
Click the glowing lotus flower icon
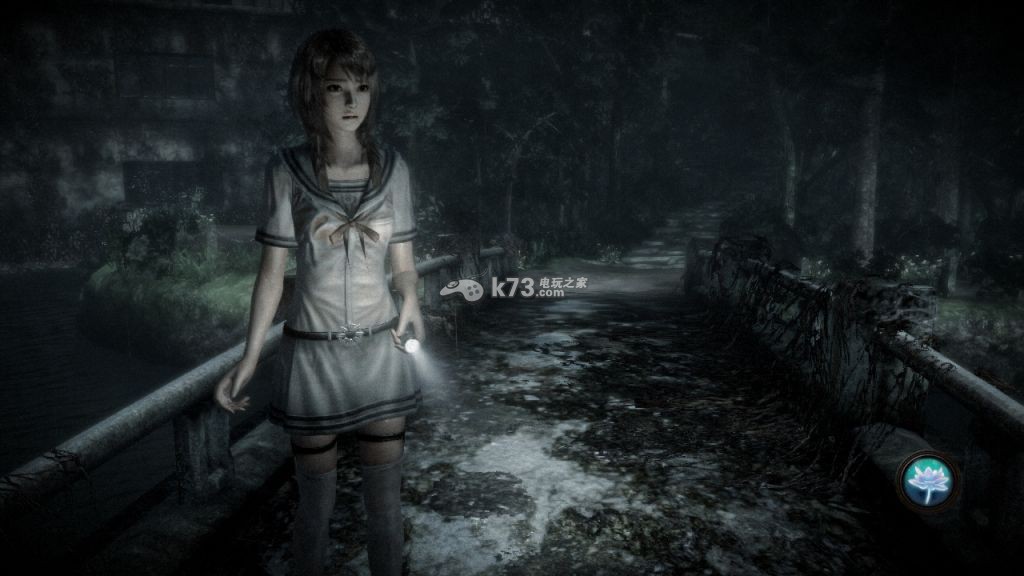(x=927, y=477)
